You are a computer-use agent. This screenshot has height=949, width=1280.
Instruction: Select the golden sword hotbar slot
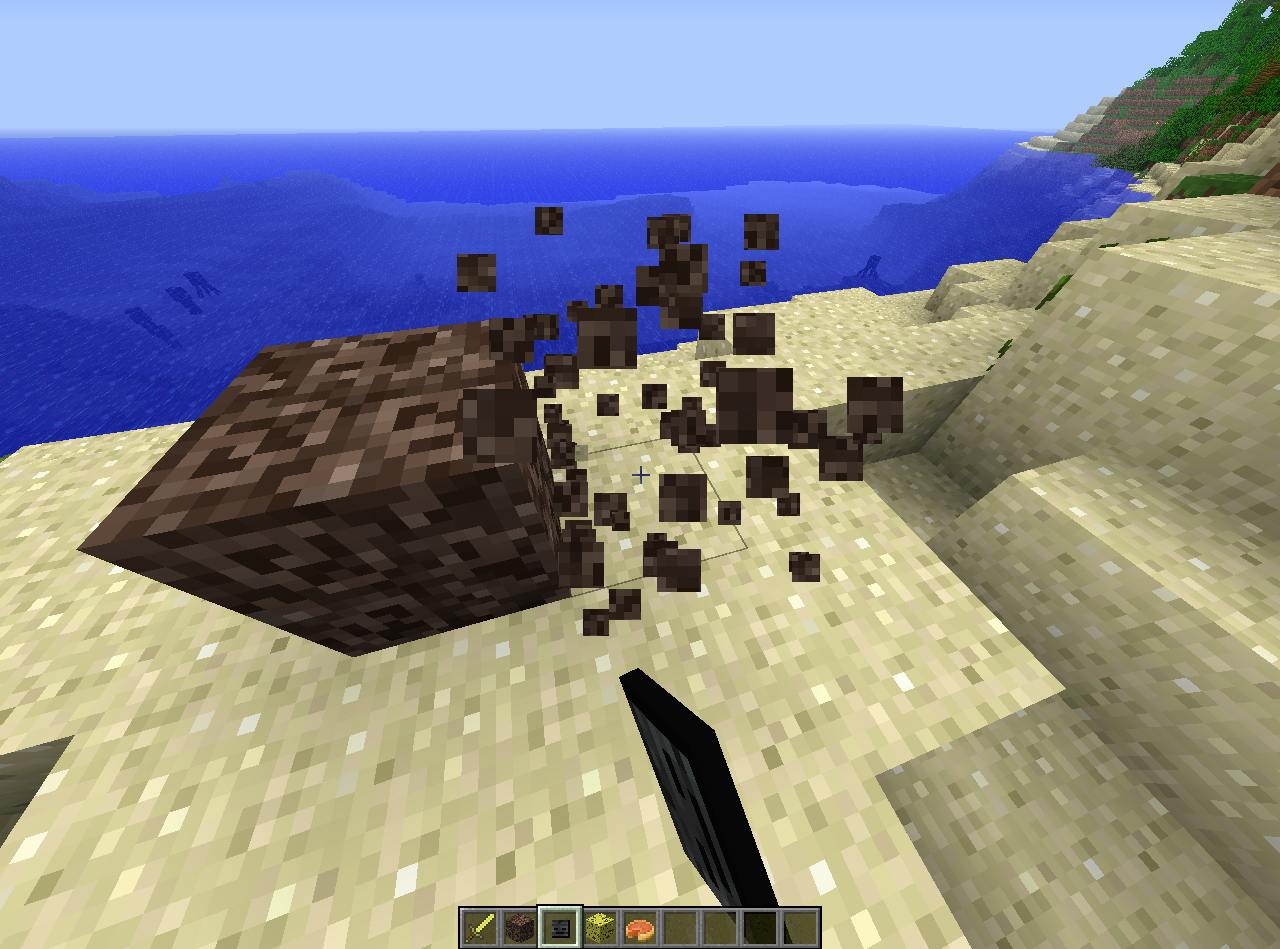coord(480,927)
